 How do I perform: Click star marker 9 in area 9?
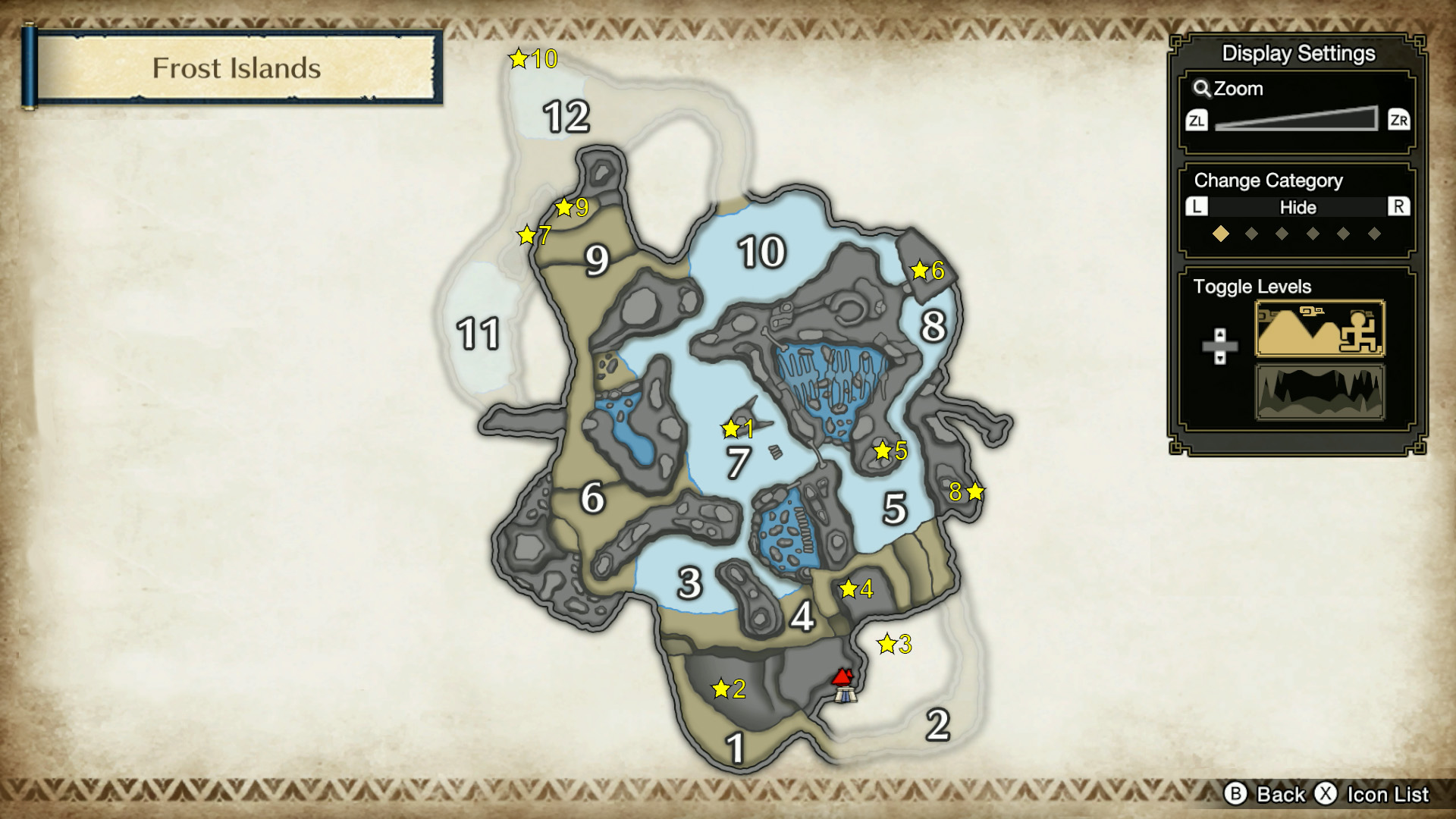point(565,205)
